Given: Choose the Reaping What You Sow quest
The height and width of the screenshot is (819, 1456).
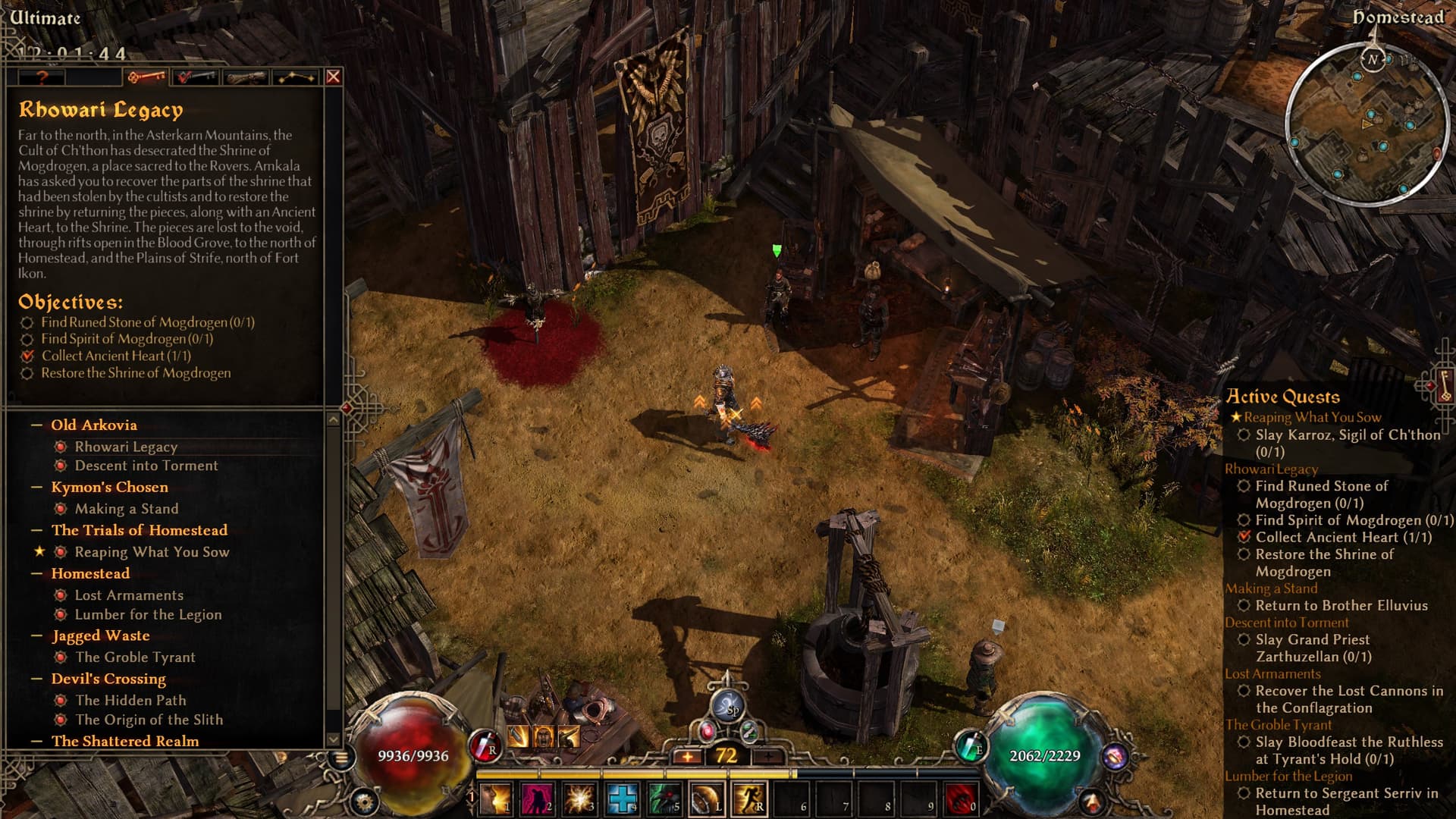Looking at the screenshot, I should 152,552.
